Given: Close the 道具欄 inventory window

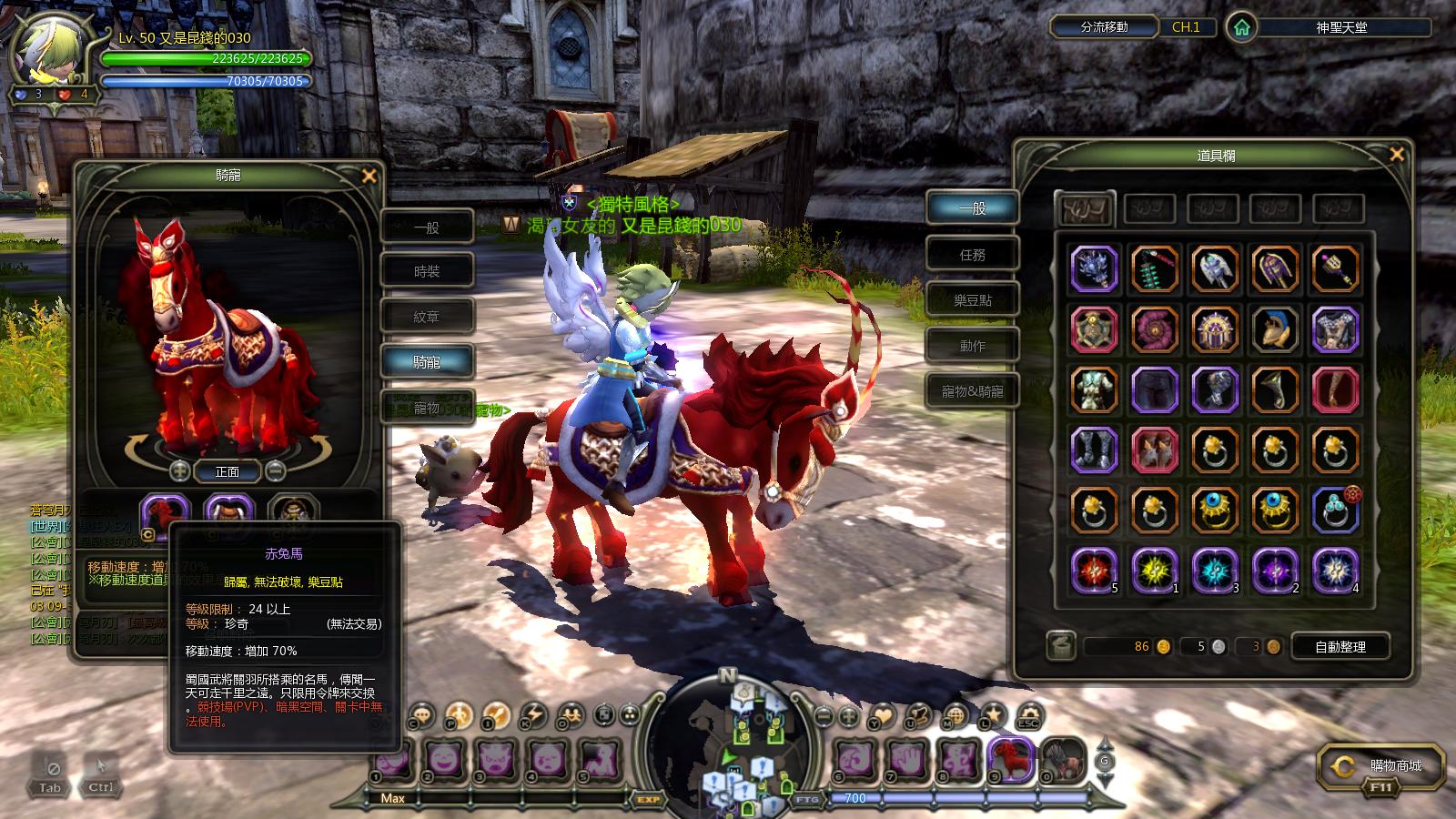Looking at the screenshot, I should [x=1397, y=155].
